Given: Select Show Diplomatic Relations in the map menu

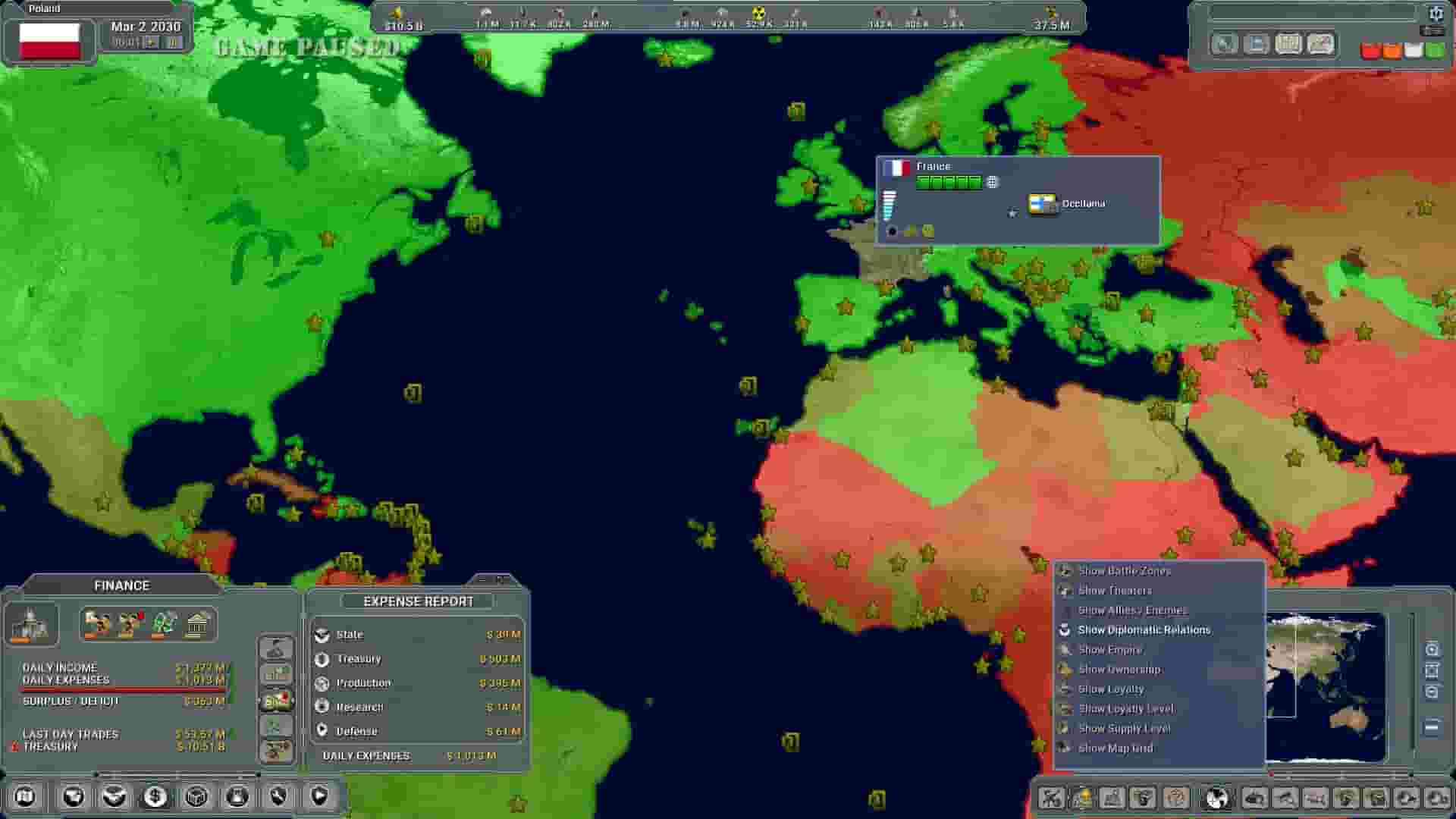Looking at the screenshot, I should (1144, 629).
